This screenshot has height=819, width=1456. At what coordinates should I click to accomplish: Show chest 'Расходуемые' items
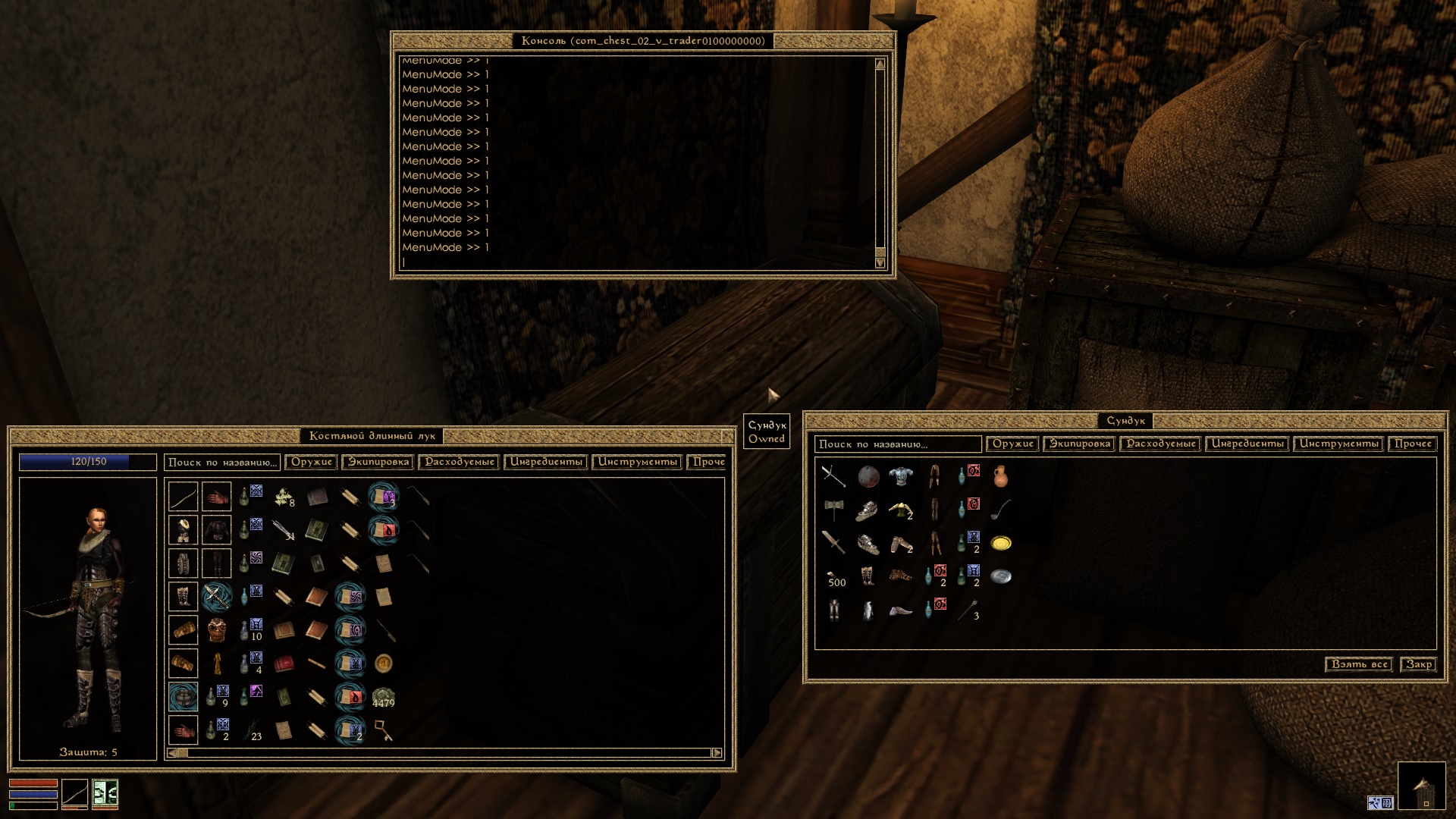[1161, 444]
